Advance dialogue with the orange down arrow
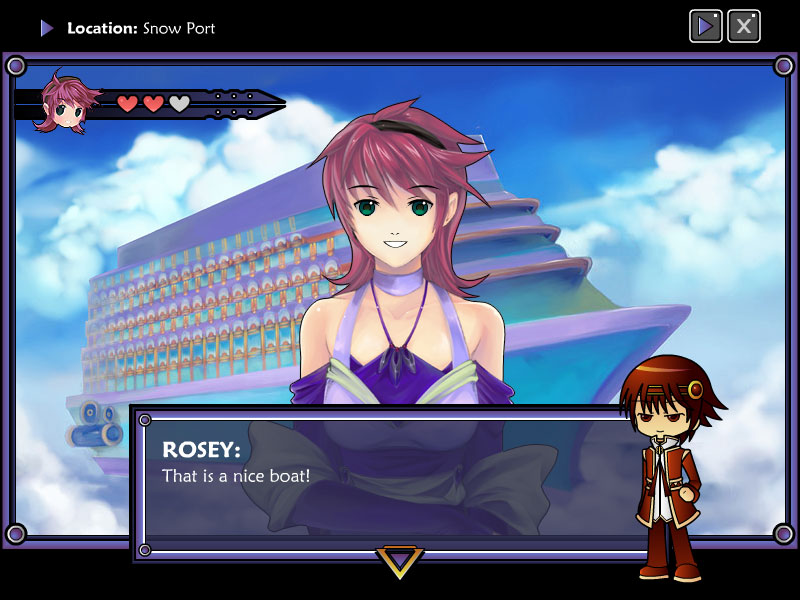The width and height of the screenshot is (800, 600). (399, 561)
